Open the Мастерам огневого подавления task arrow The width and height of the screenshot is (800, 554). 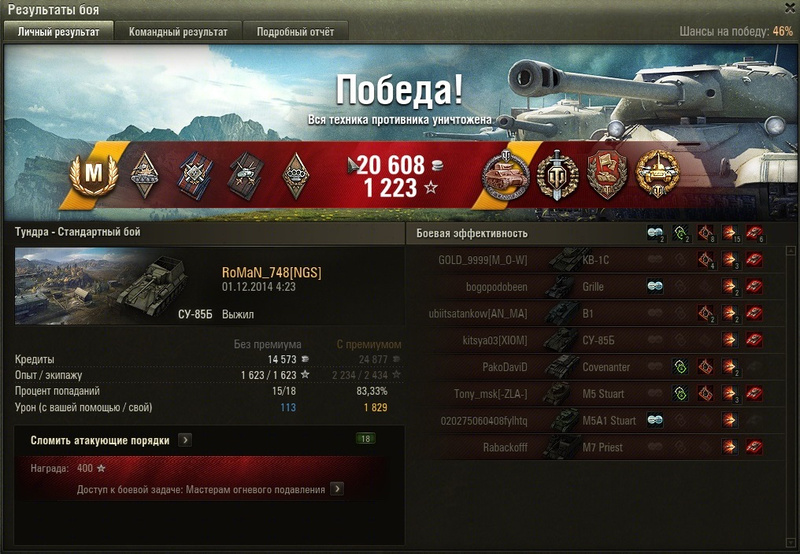tap(338, 489)
